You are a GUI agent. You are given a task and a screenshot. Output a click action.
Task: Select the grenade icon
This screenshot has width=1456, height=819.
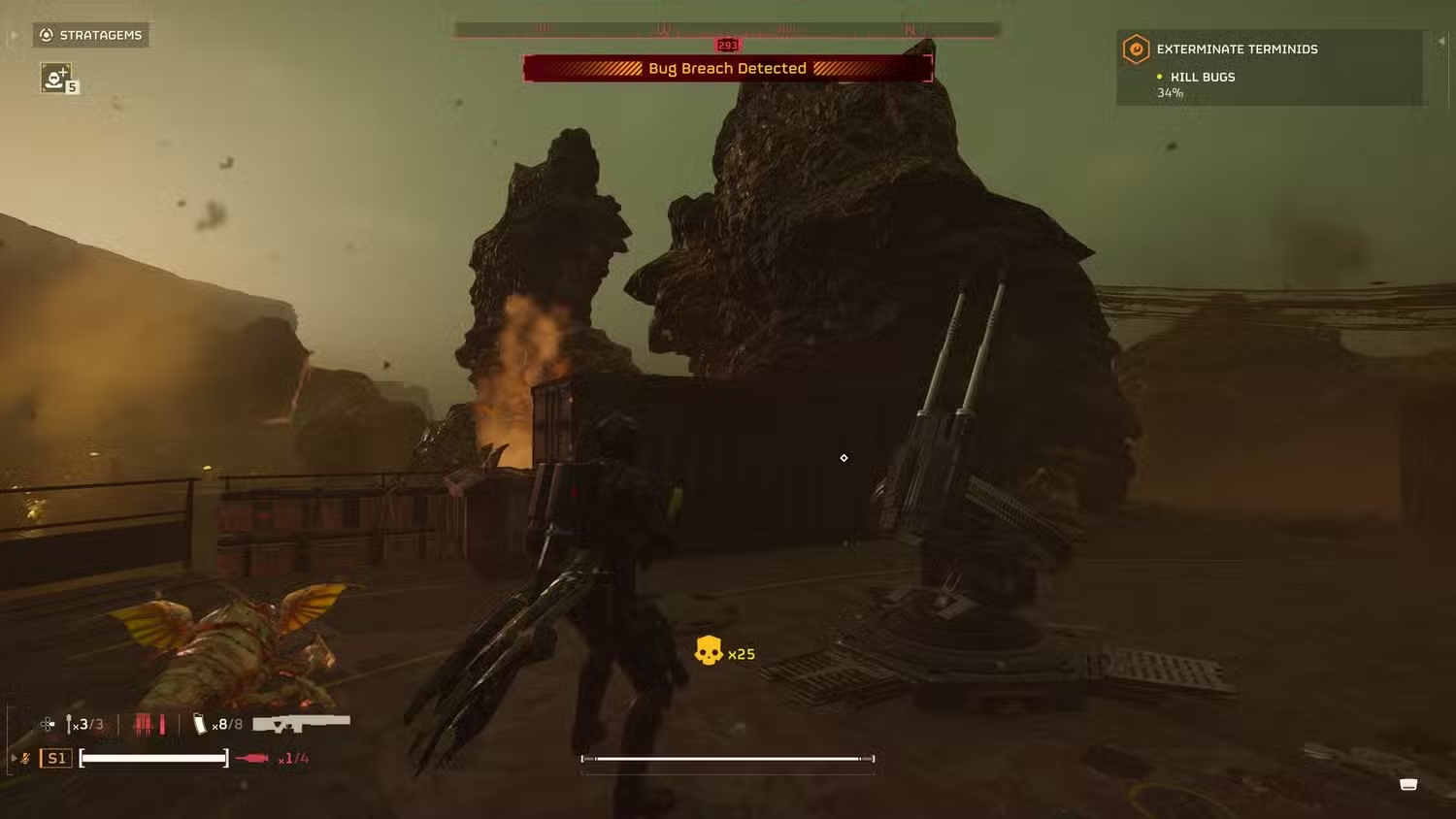coord(70,724)
